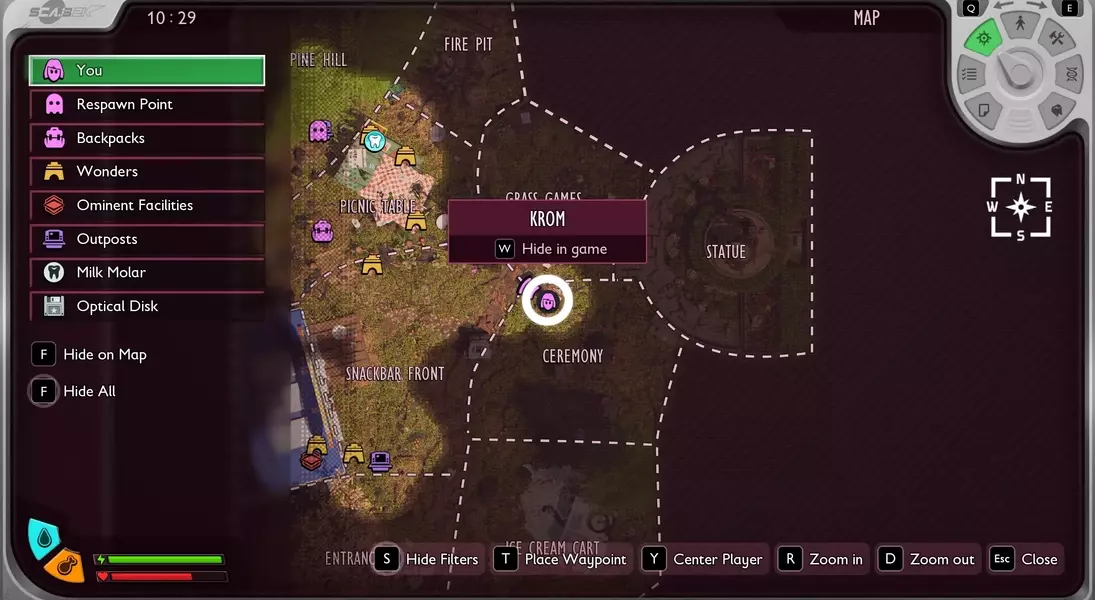Select the You filter entry

[146, 71]
